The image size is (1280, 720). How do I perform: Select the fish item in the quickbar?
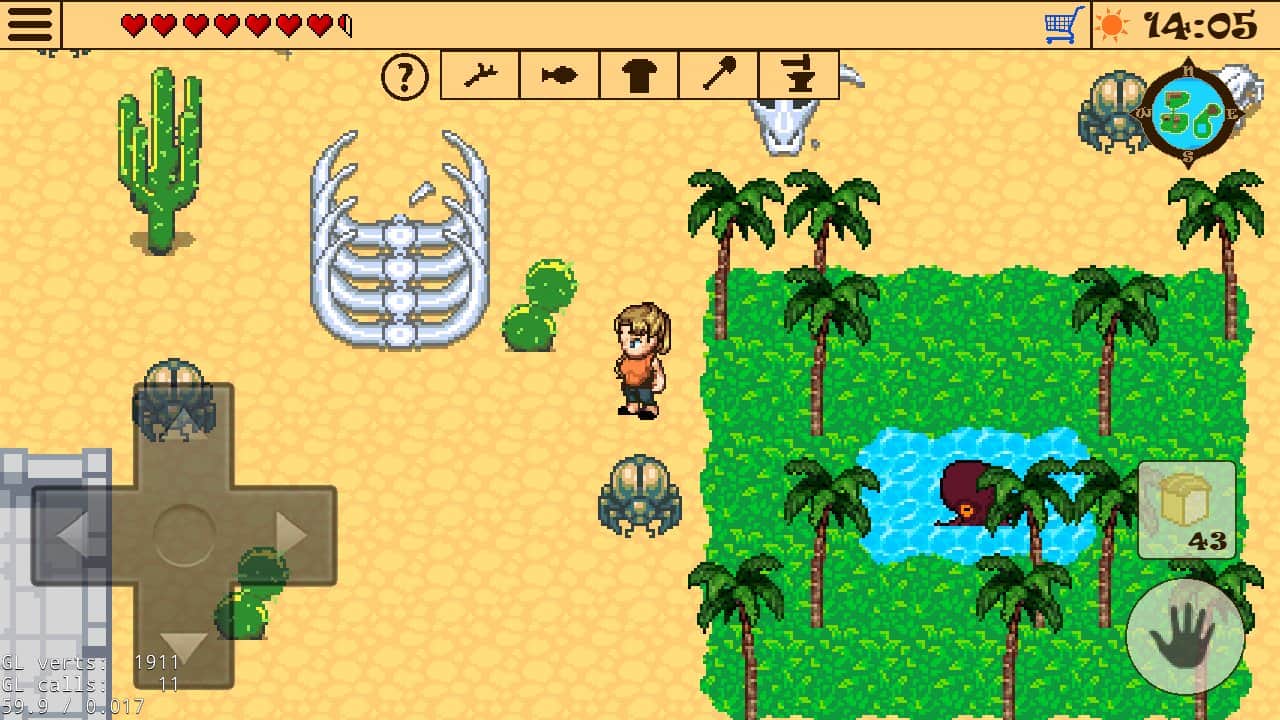pos(558,75)
